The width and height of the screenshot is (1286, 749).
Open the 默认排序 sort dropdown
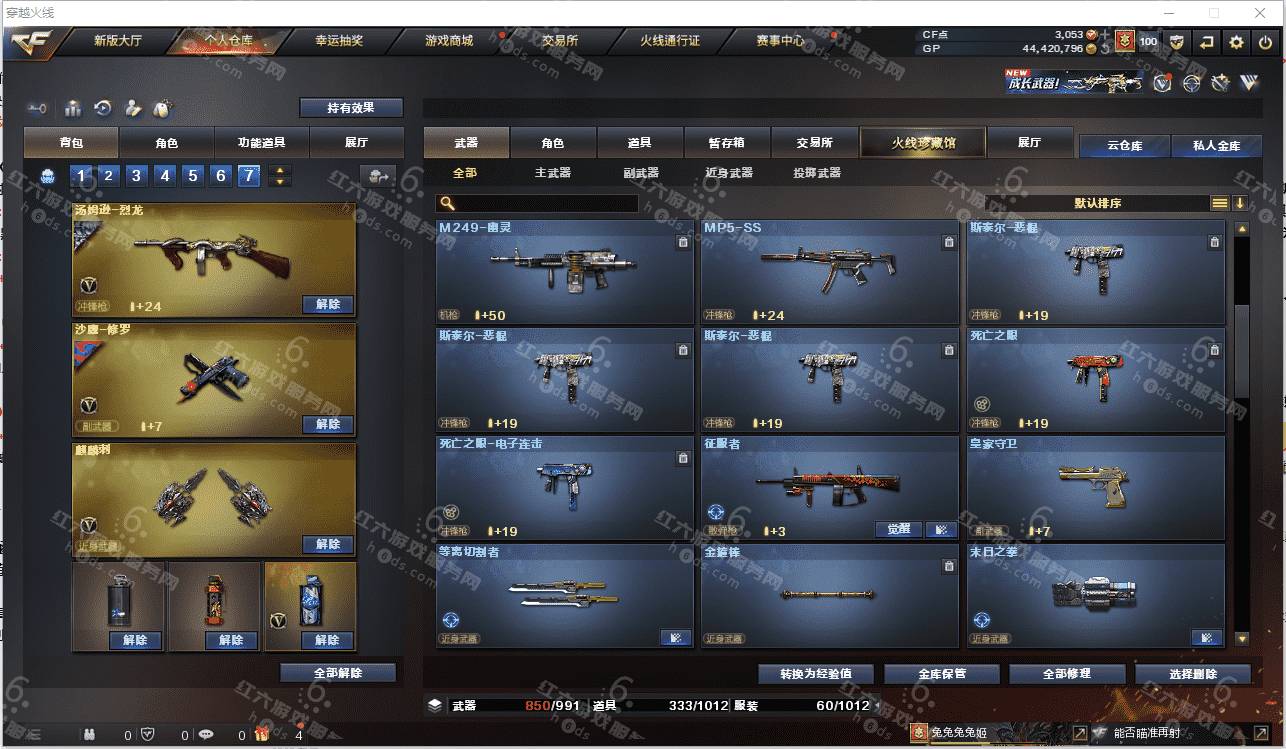click(x=1097, y=203)
